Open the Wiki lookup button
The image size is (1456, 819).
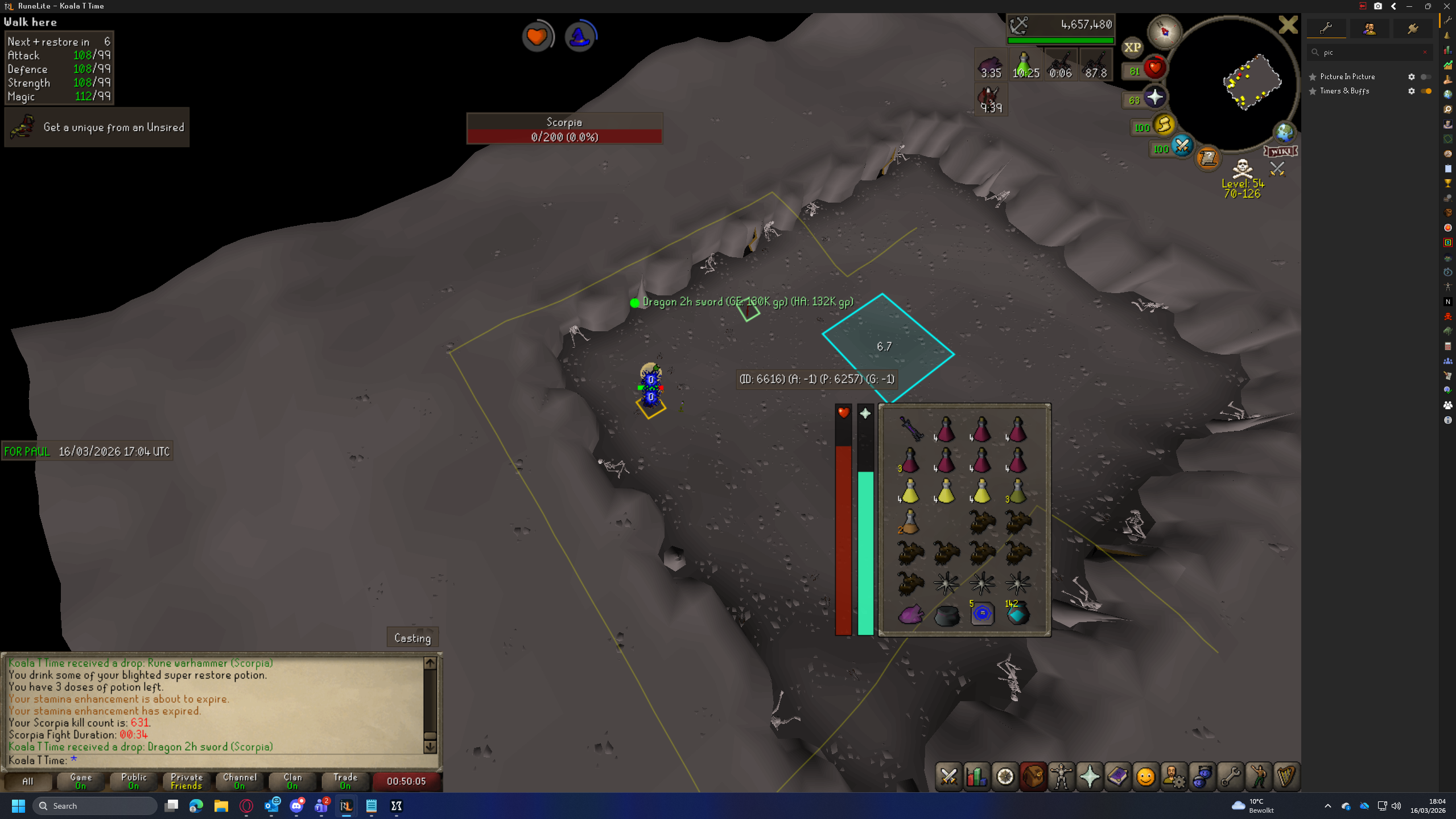tap(1280, 151)
